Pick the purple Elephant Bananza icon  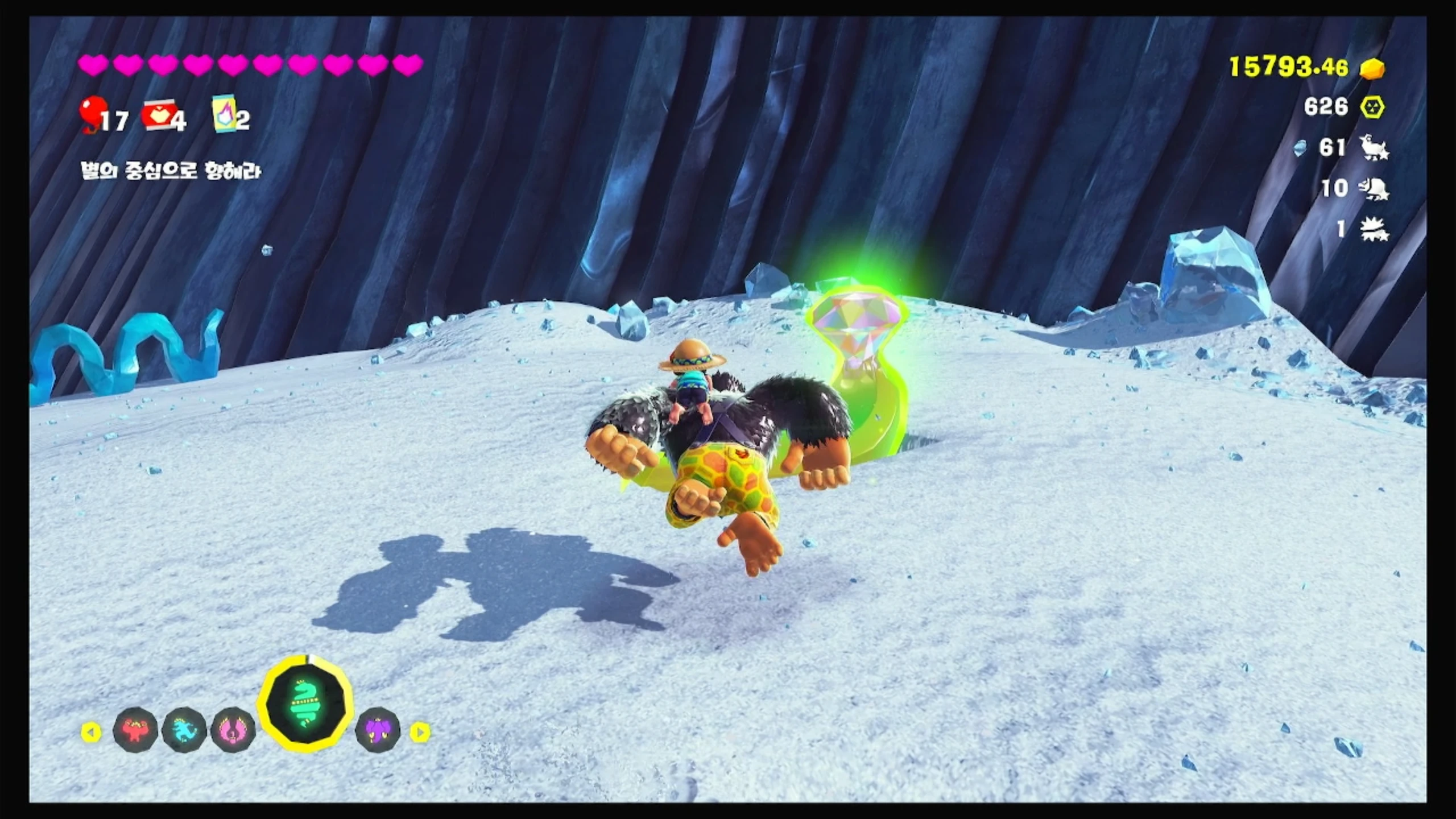pos(378,730)
